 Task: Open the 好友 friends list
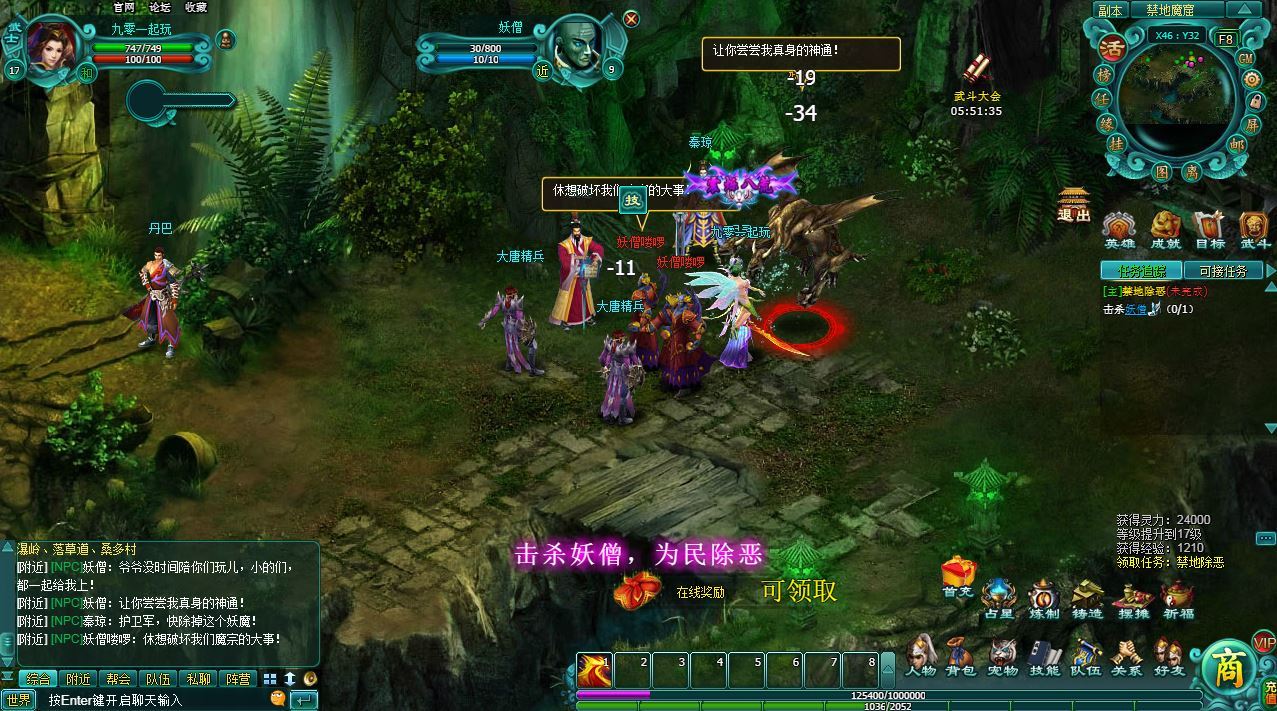(x=1167, y=656)
